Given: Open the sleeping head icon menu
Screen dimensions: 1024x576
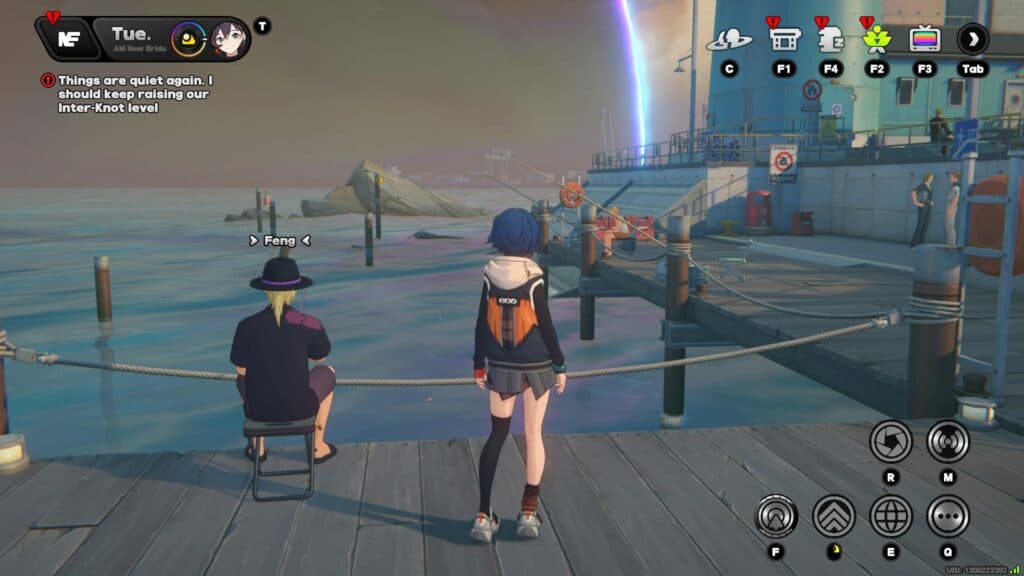Looking at the screenshot, I should coord(830,40).
